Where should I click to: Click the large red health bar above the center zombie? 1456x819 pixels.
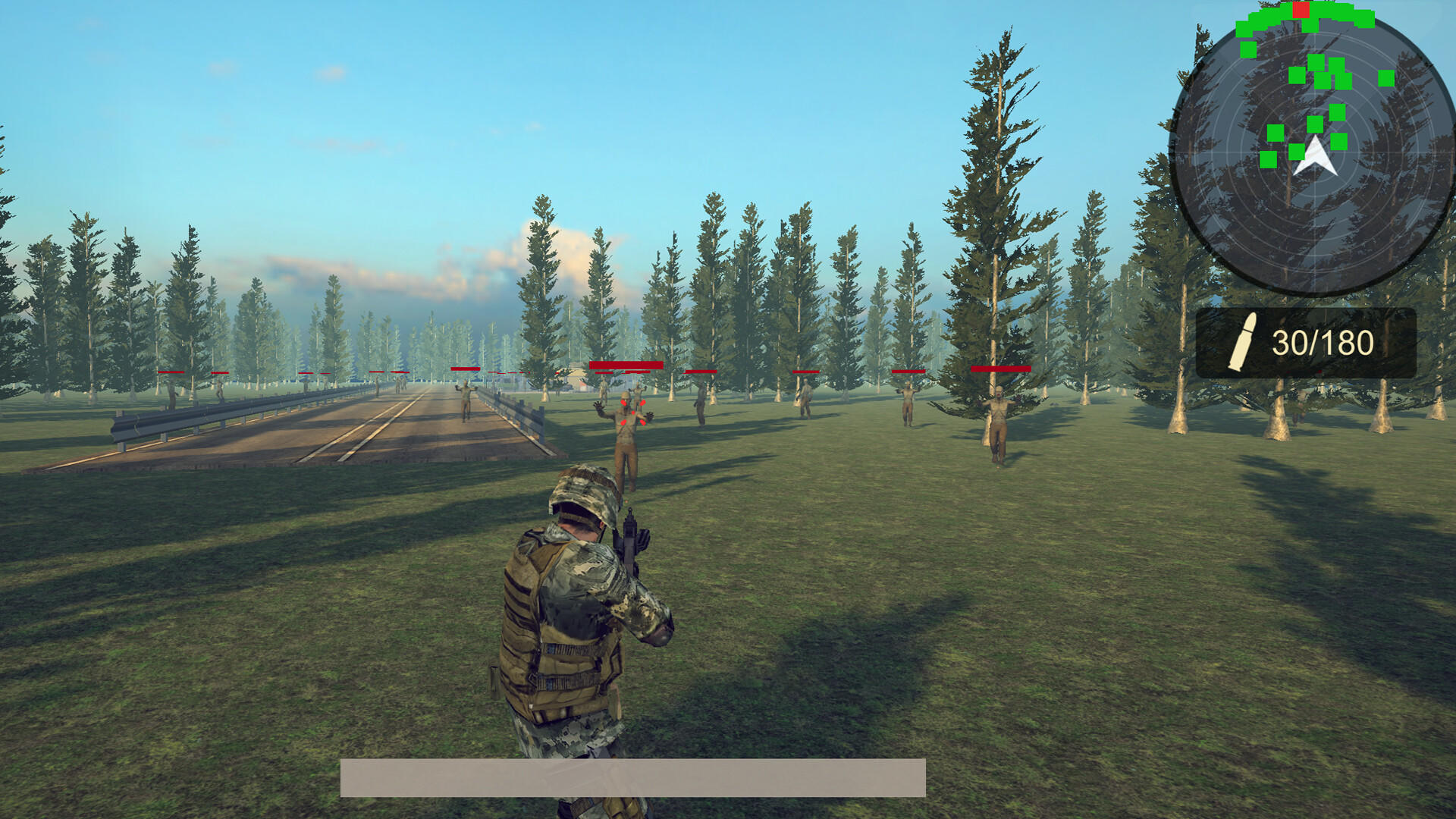[626, 366]
